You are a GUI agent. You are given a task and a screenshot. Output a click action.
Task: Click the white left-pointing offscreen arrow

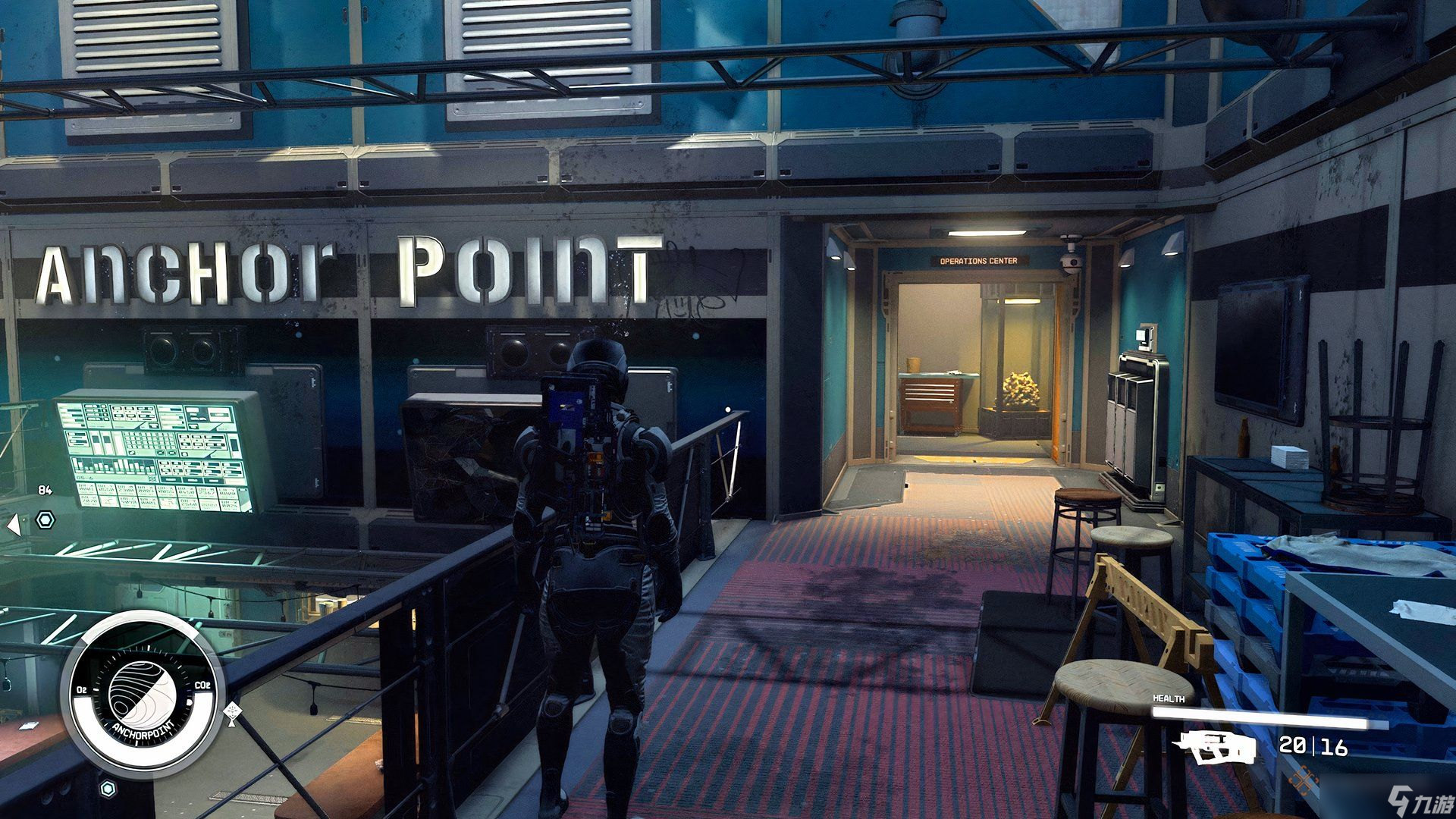click(x=13, y=525)
